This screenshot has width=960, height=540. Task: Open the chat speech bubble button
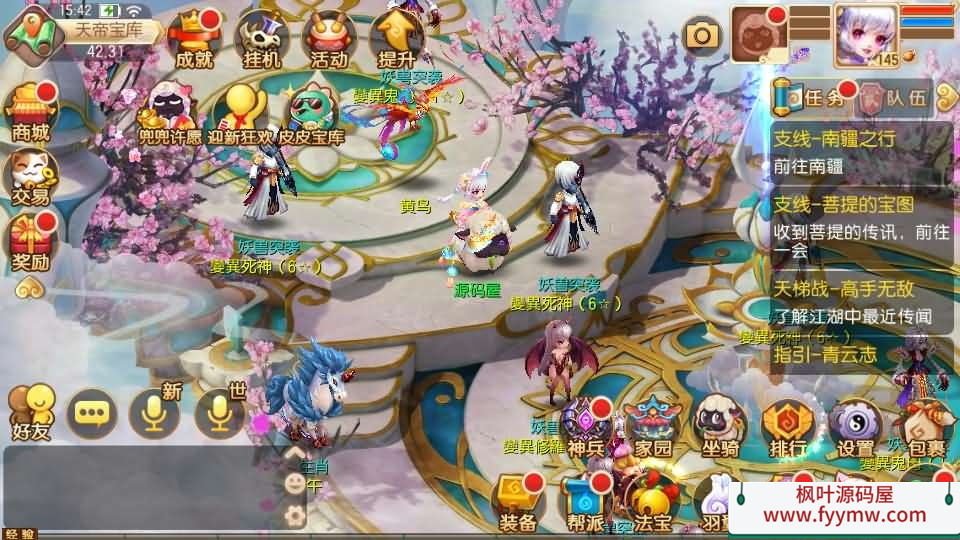click(91, 412)
